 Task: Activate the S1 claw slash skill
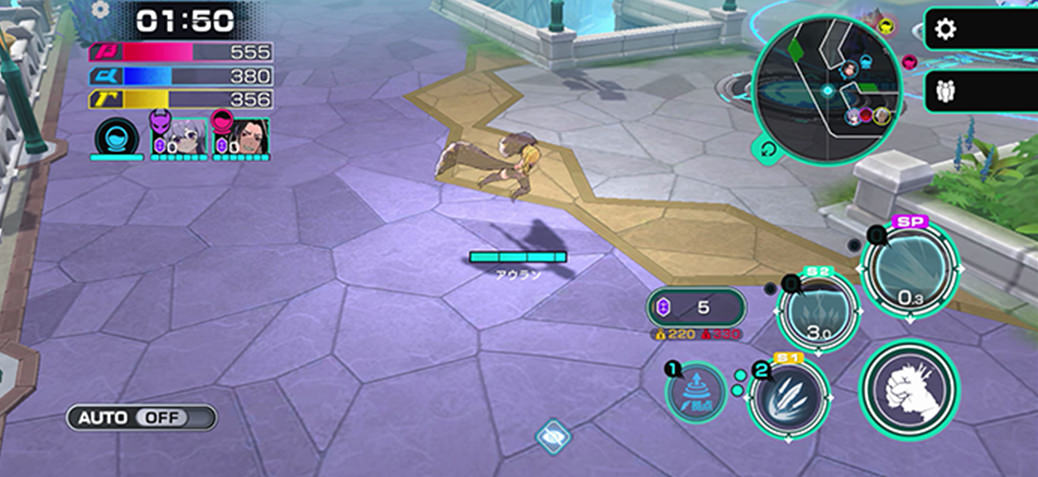pyautogui.click(x=788, y=396)
